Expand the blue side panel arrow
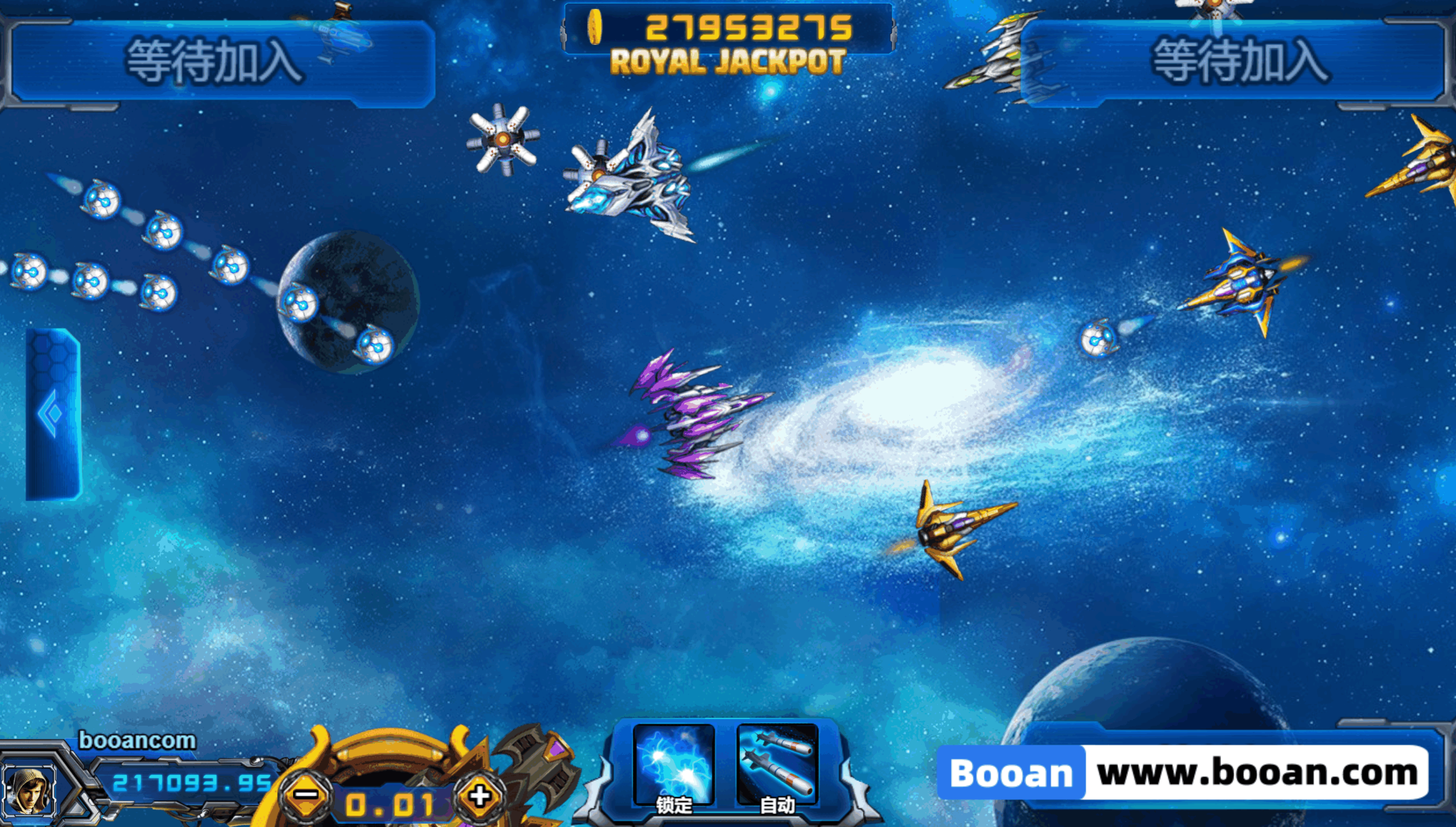Viewport: 1456px width, 827px height. click(52, 413)
